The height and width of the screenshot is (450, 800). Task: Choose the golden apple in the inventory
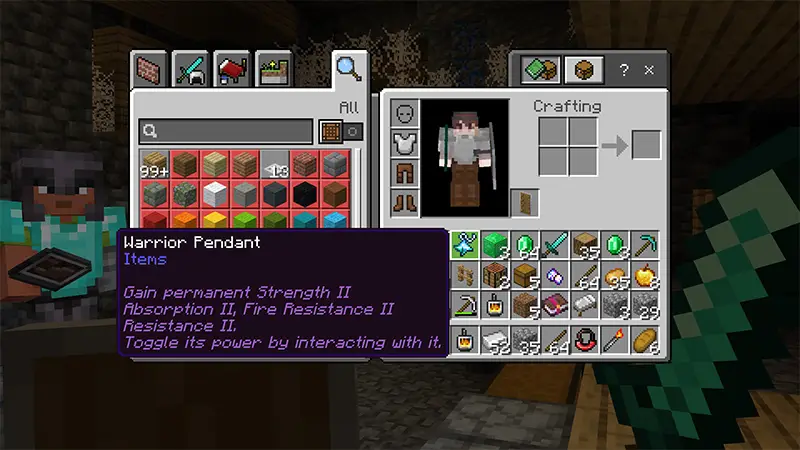(645, 274)
